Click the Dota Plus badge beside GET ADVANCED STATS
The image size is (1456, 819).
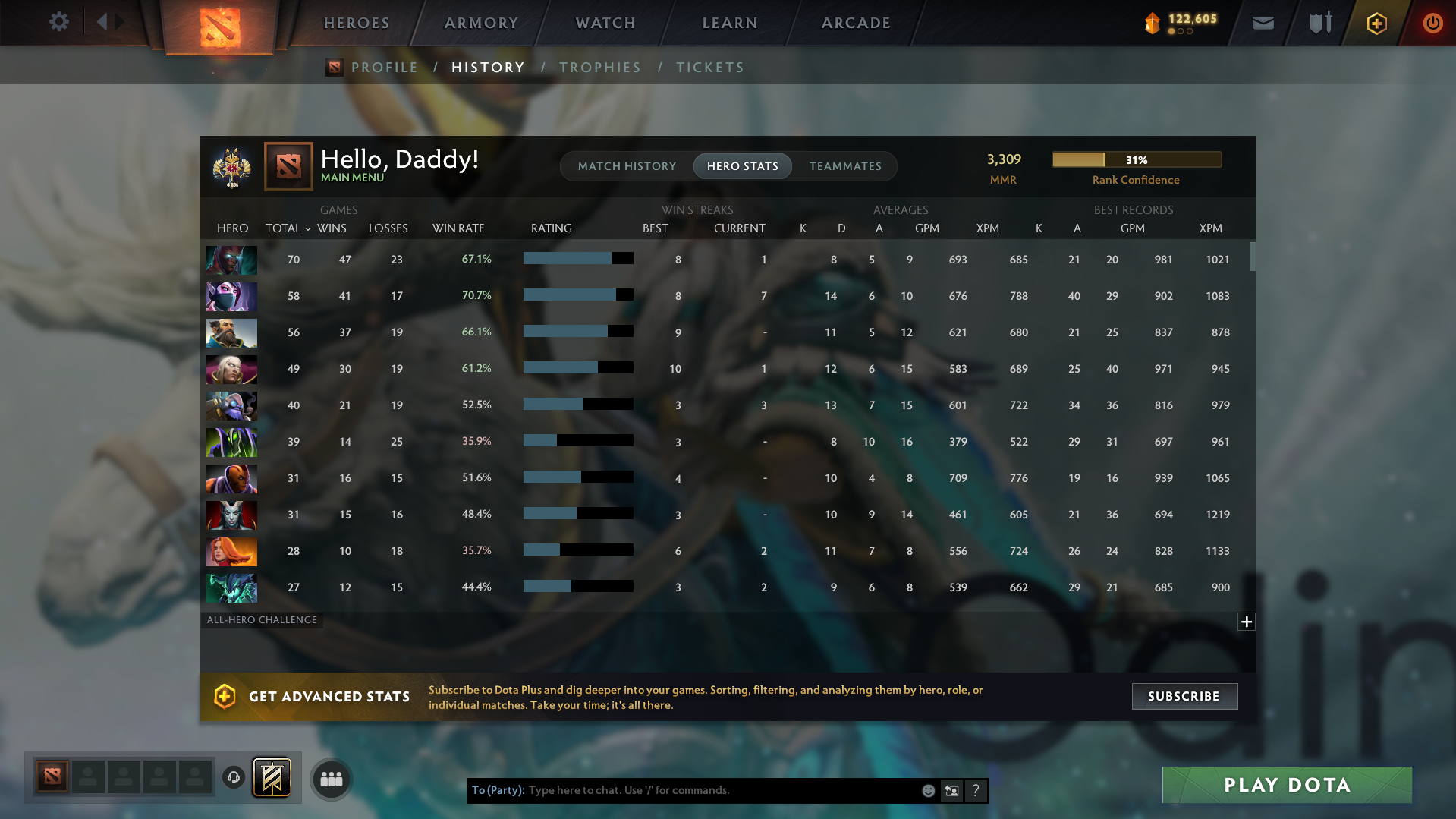coord(226,696)
